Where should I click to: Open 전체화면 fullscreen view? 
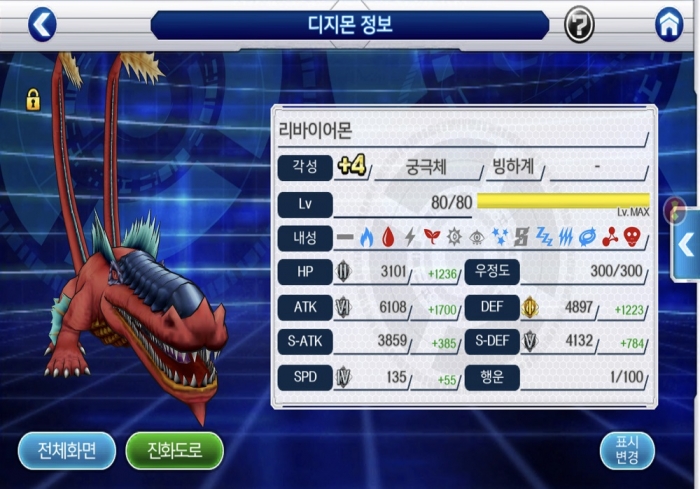66,451
